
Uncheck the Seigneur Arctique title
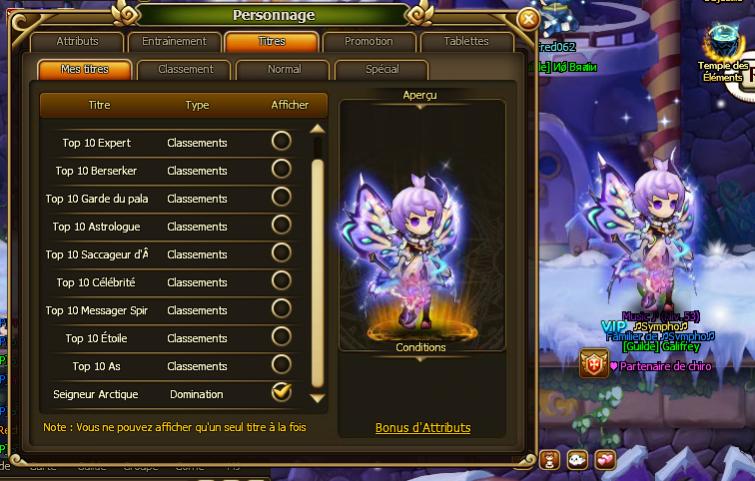point(282,393)
